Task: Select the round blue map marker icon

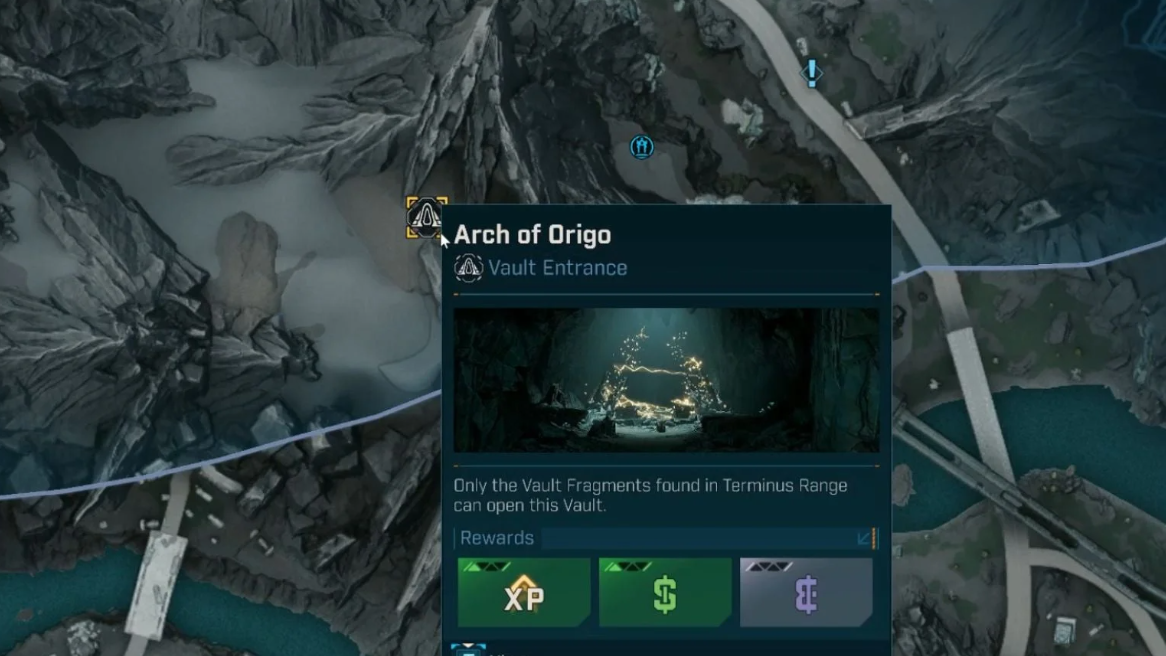Action: 642,148
